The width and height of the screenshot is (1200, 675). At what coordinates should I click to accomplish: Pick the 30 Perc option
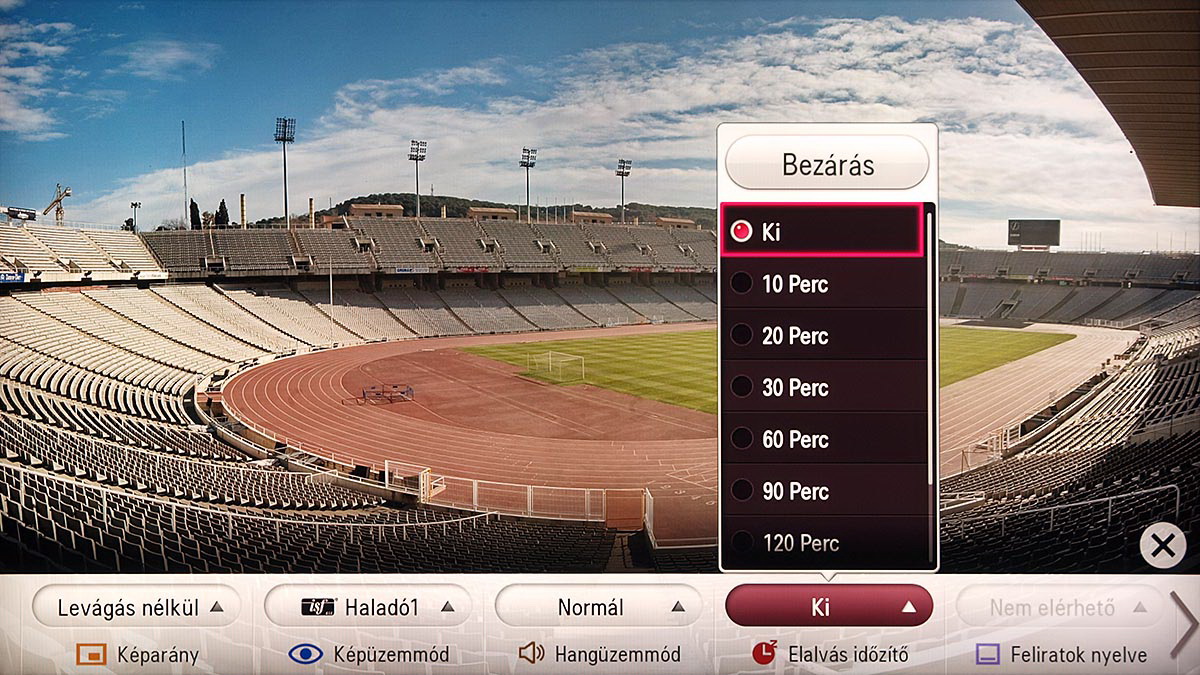[820, 388]
